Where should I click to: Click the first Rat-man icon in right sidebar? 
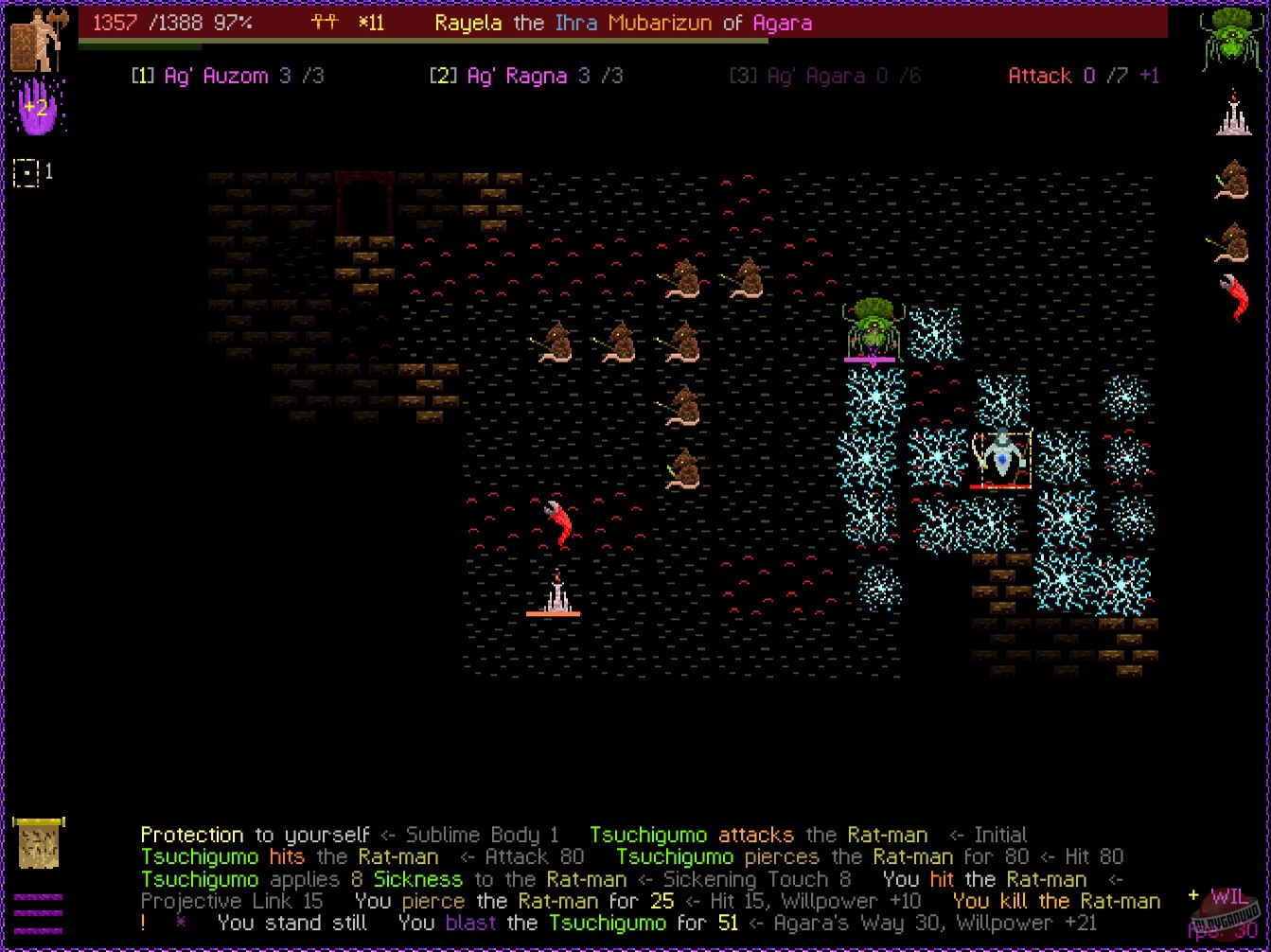(1233, 182)
